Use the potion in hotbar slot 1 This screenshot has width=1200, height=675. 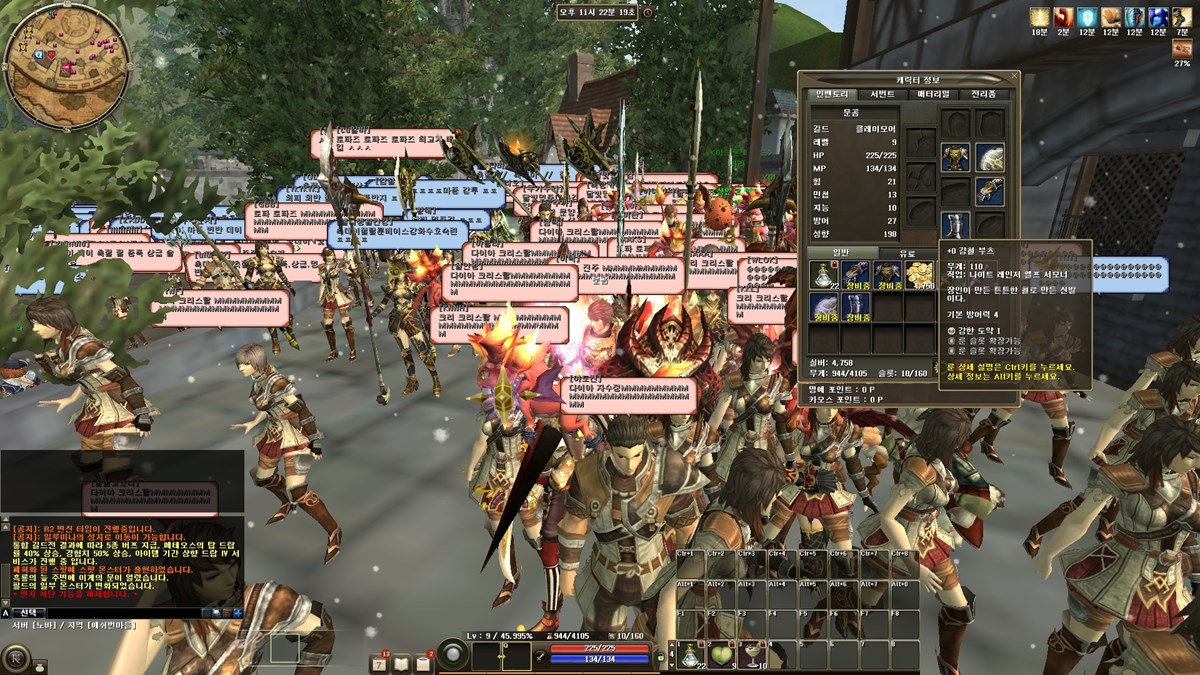click(690, 655)
